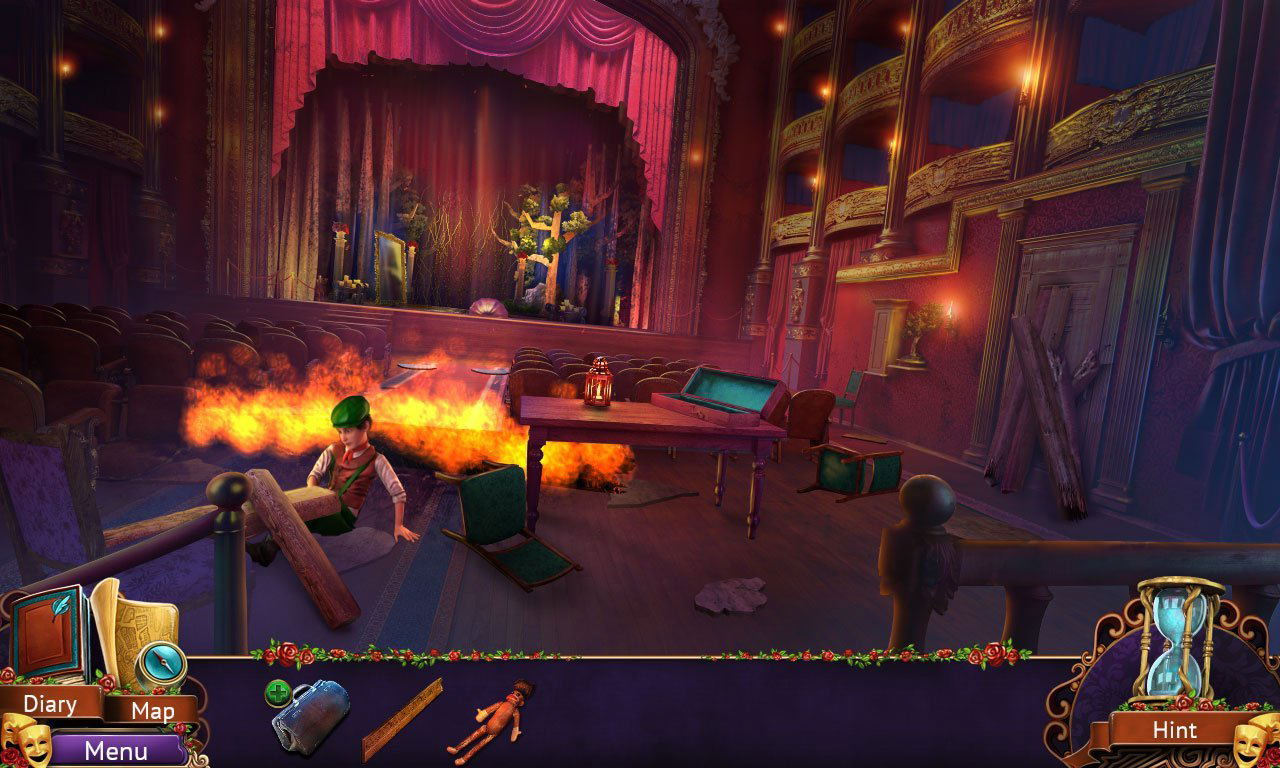Viewport: 1280px width, 768px height.
Task: Select the wooden ruler inventory item
Action: click(402, 720)
